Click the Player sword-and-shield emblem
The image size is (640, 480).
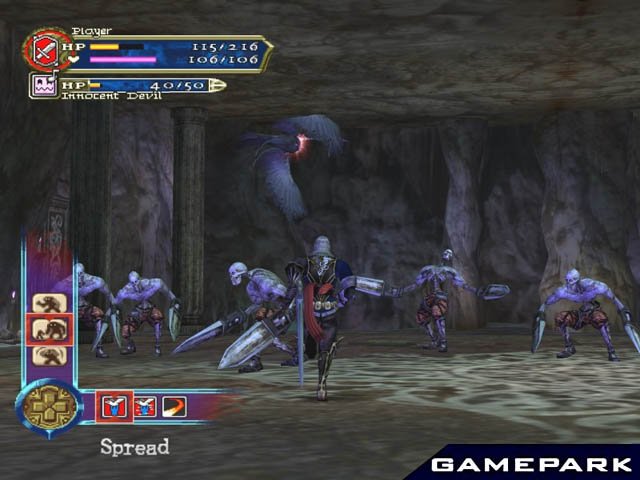tap(44, 50)
